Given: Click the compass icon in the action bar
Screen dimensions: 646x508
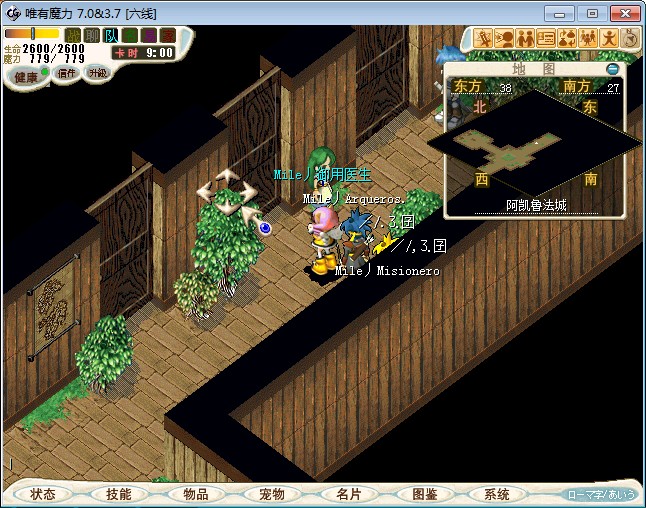Looking at the screenshot, I should (x=630, y=38).
